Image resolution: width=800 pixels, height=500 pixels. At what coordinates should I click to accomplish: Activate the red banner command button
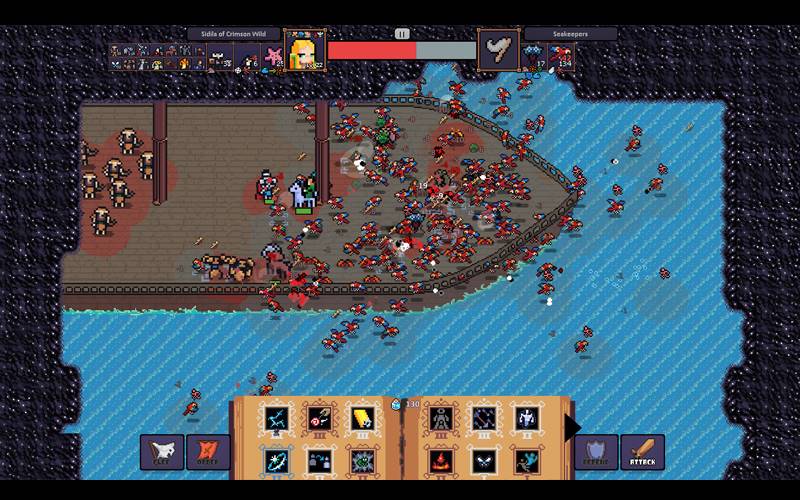point(208,453)
